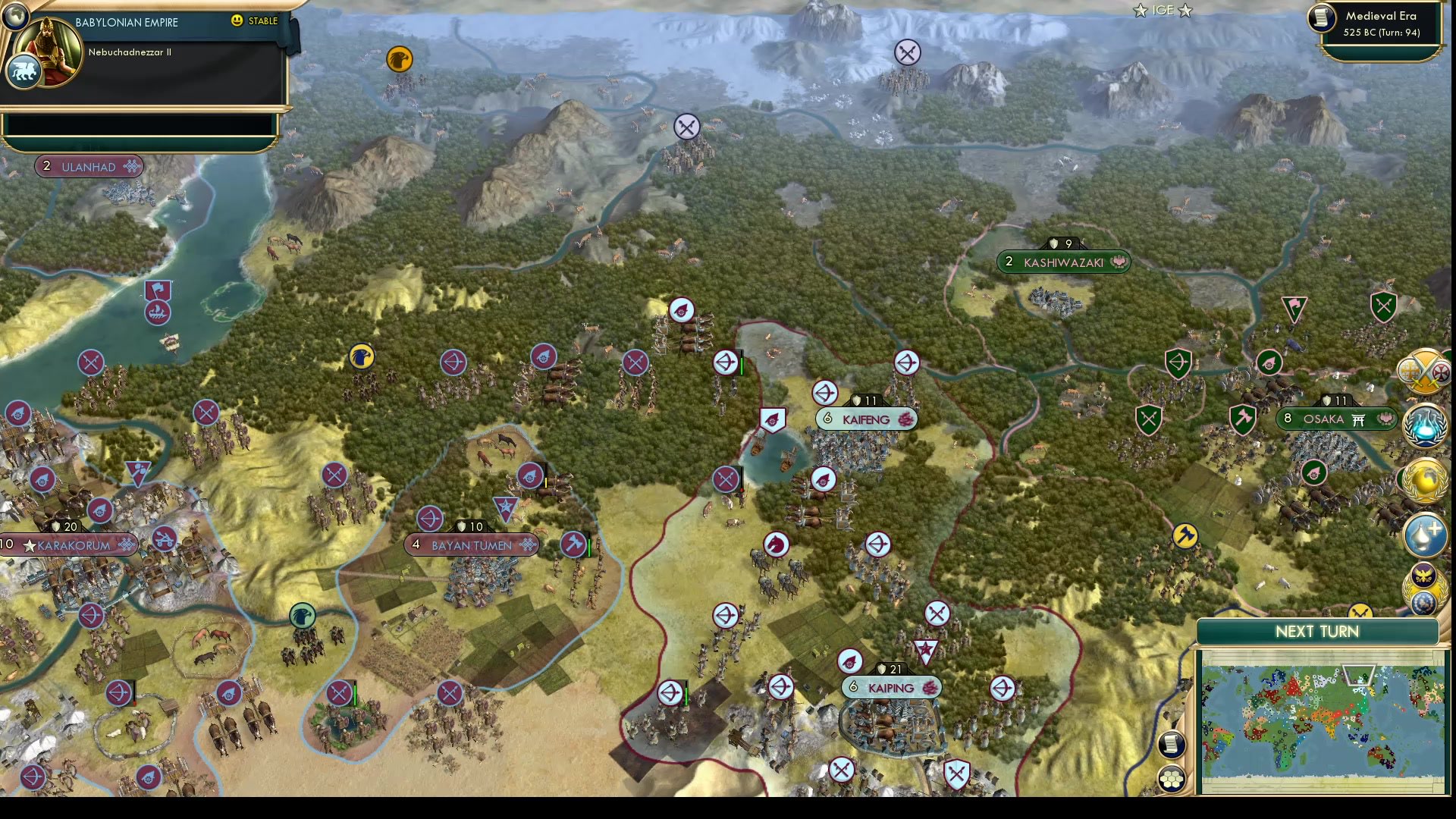Open the notification log scroll icon
1456x819 pixels.
tap(1172, 745)
